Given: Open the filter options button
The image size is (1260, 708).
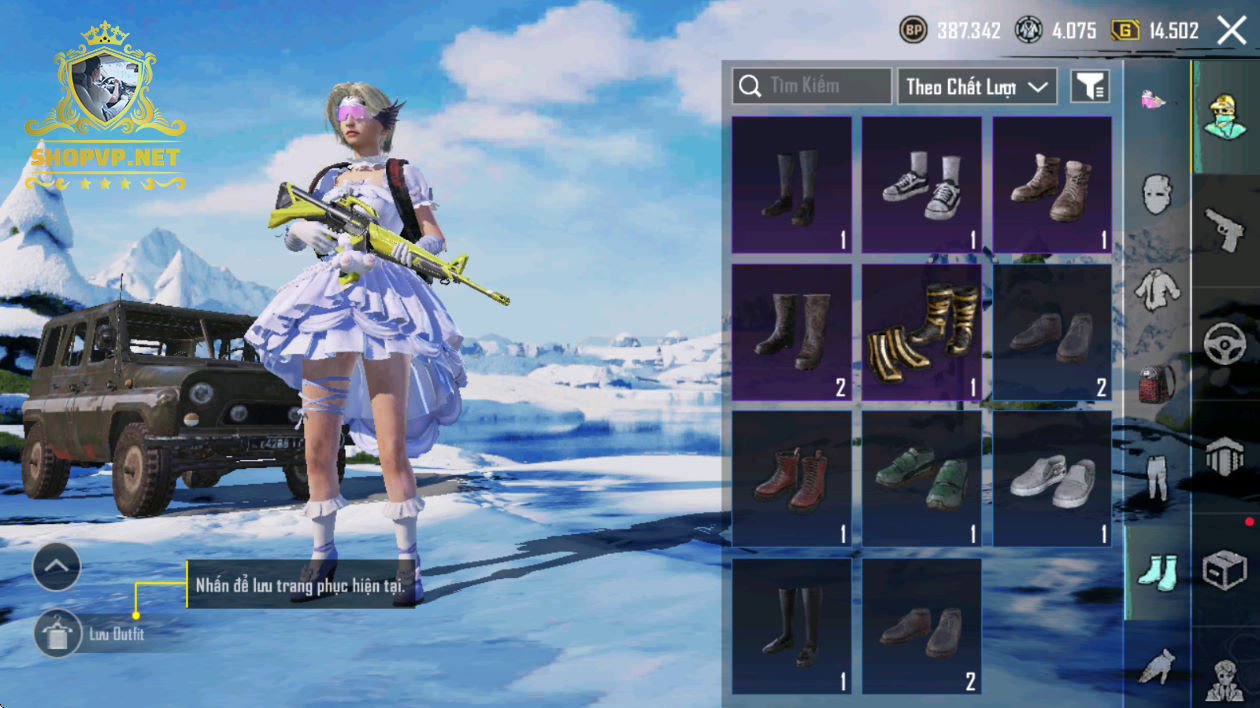Looking at the screenshot, I should click(x=1090, y=87).
